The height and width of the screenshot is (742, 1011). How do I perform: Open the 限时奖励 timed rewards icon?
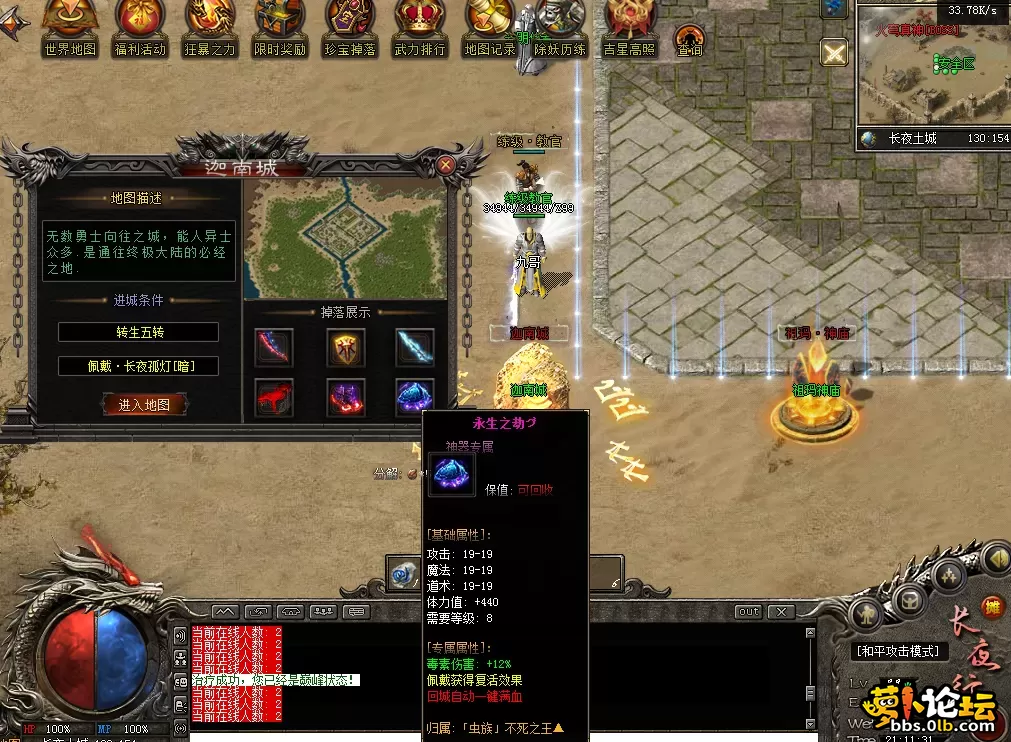280,27
